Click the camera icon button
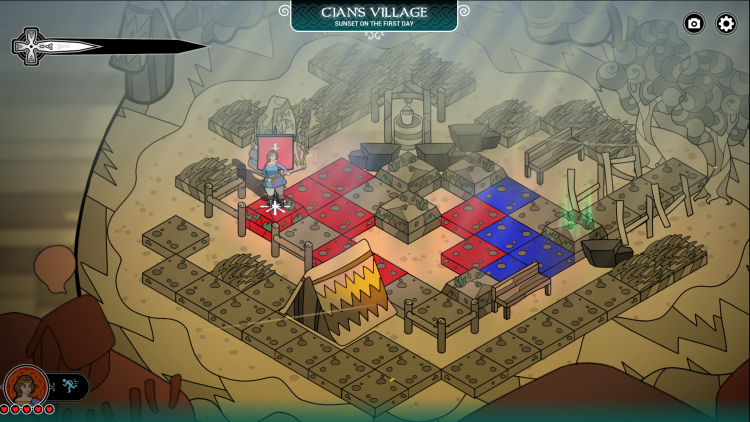This screenshot has width=750, height=422. coord(694,23)
